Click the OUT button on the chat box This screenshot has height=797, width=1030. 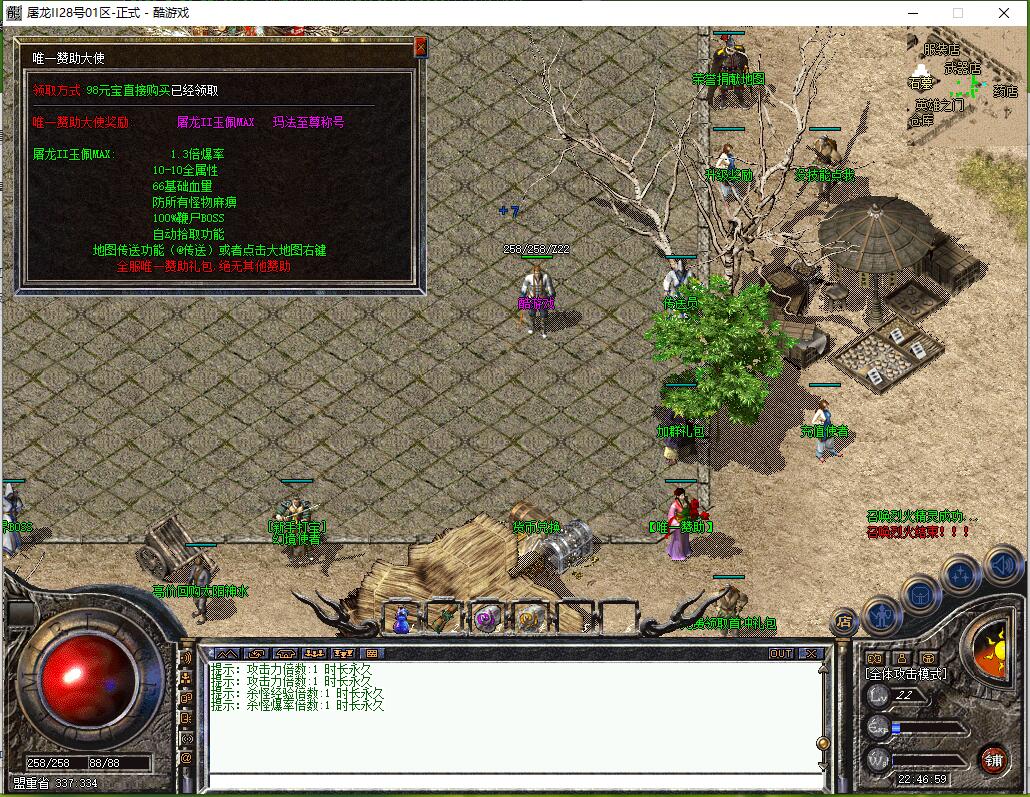(781, 653)
